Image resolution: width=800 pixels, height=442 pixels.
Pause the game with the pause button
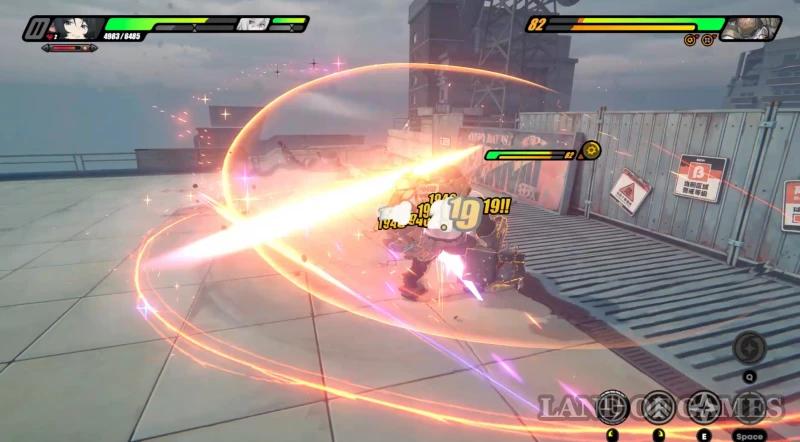tap(35, 27)
